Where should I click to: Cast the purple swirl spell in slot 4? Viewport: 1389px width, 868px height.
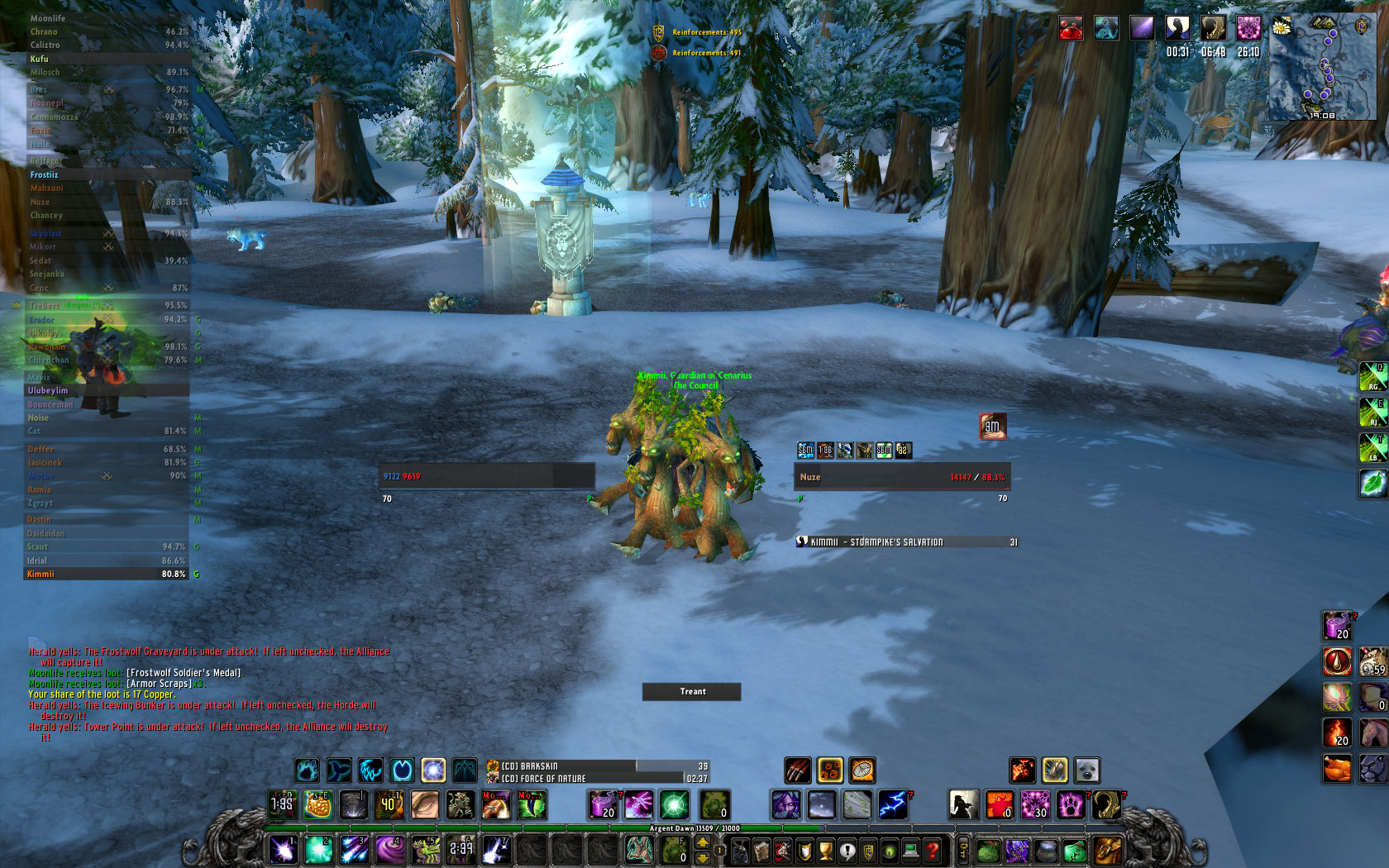tap(389, 849)
